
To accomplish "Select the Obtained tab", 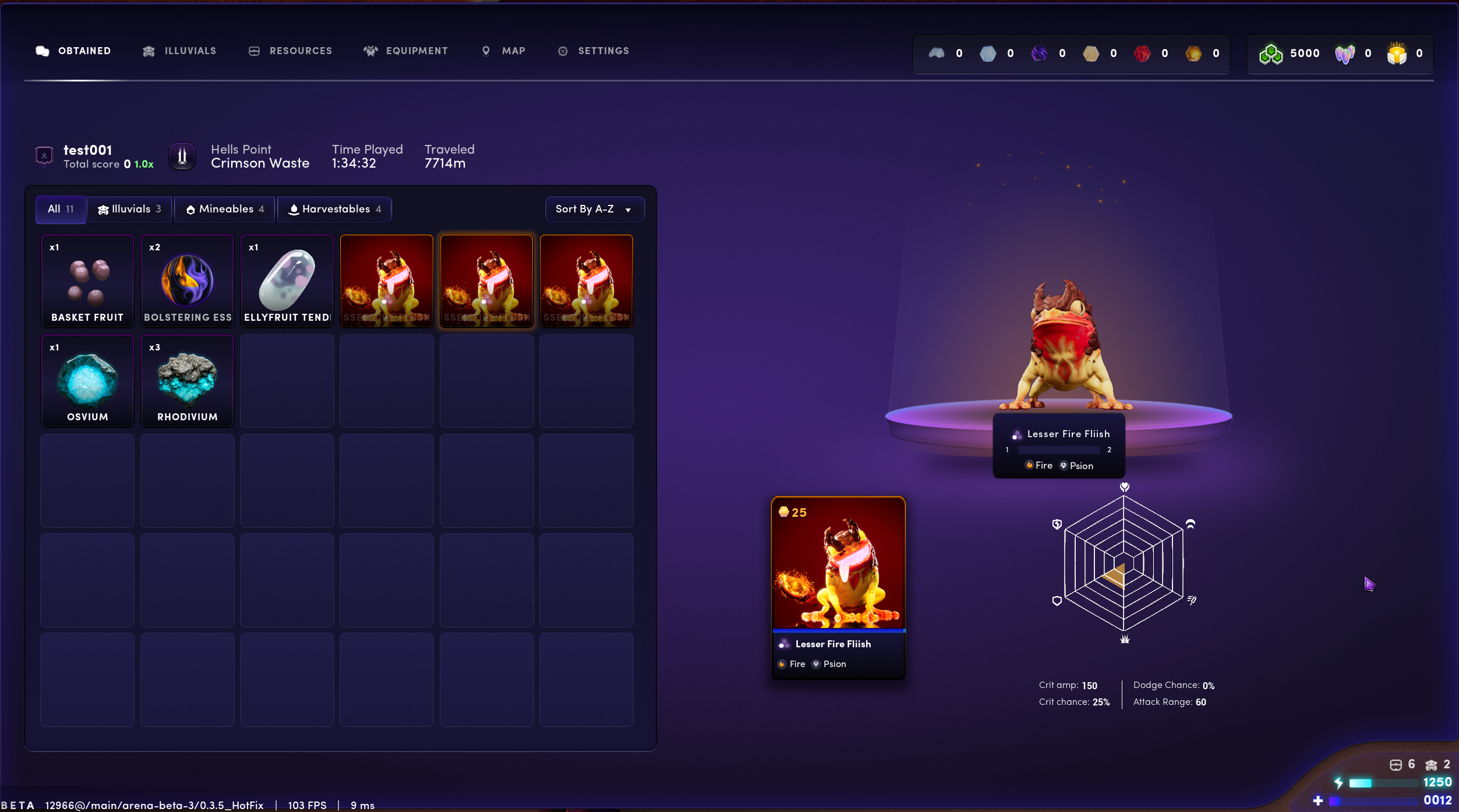I will (x=73, y=51).
